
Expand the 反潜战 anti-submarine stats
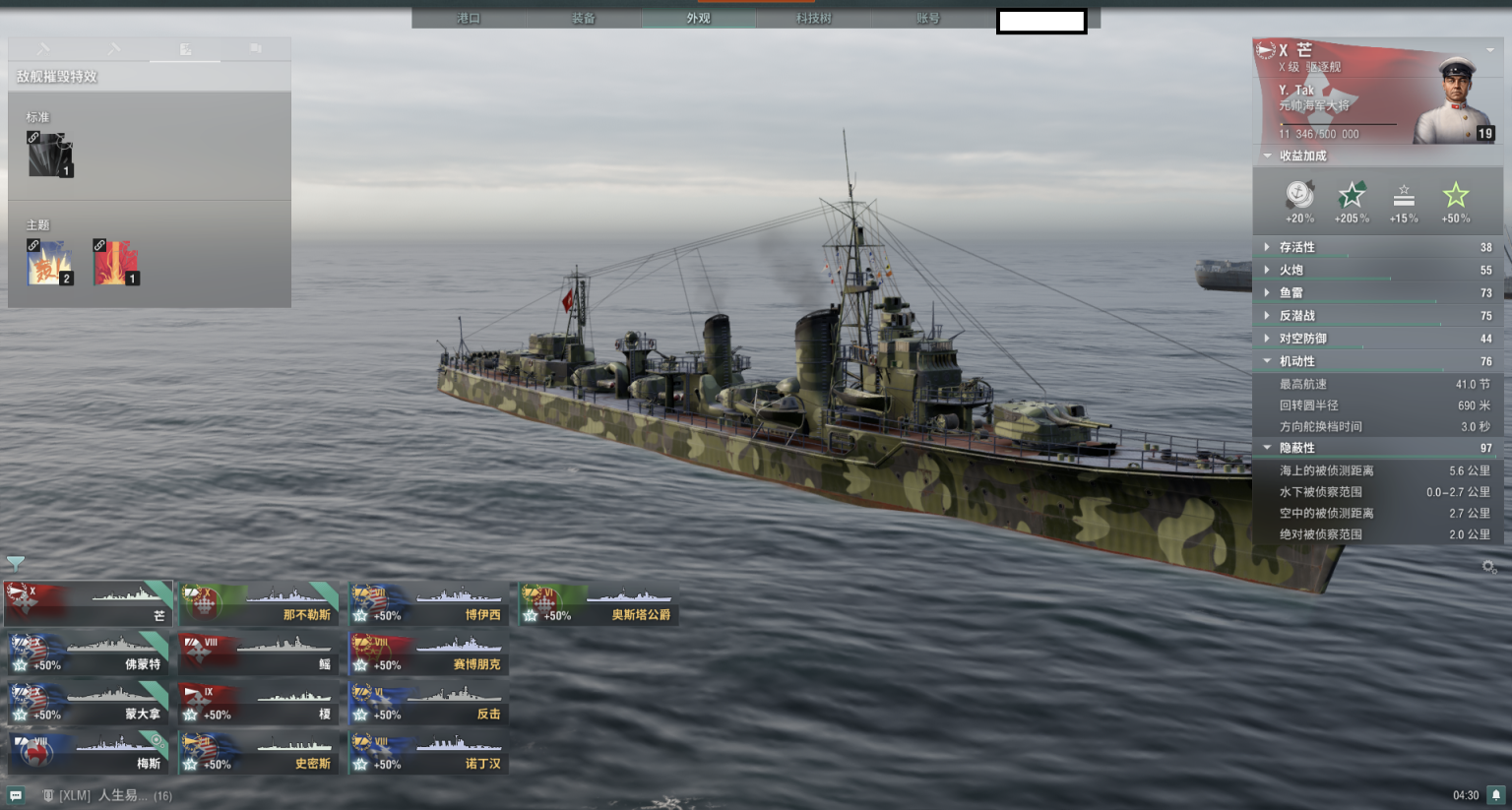[x=1296, y=316]
